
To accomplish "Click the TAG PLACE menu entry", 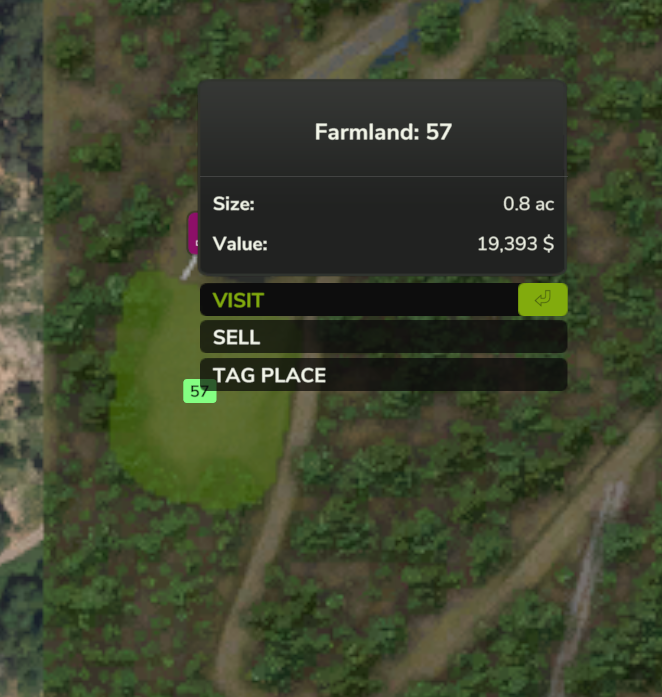I will pos(382,375).
